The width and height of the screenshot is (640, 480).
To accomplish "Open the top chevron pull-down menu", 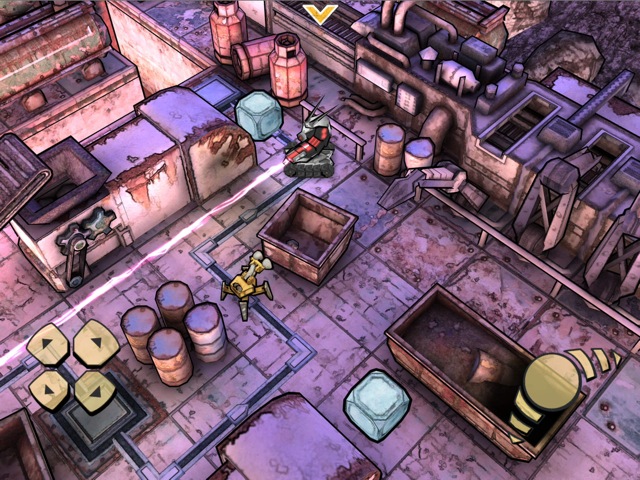I will tap(320, 13).
